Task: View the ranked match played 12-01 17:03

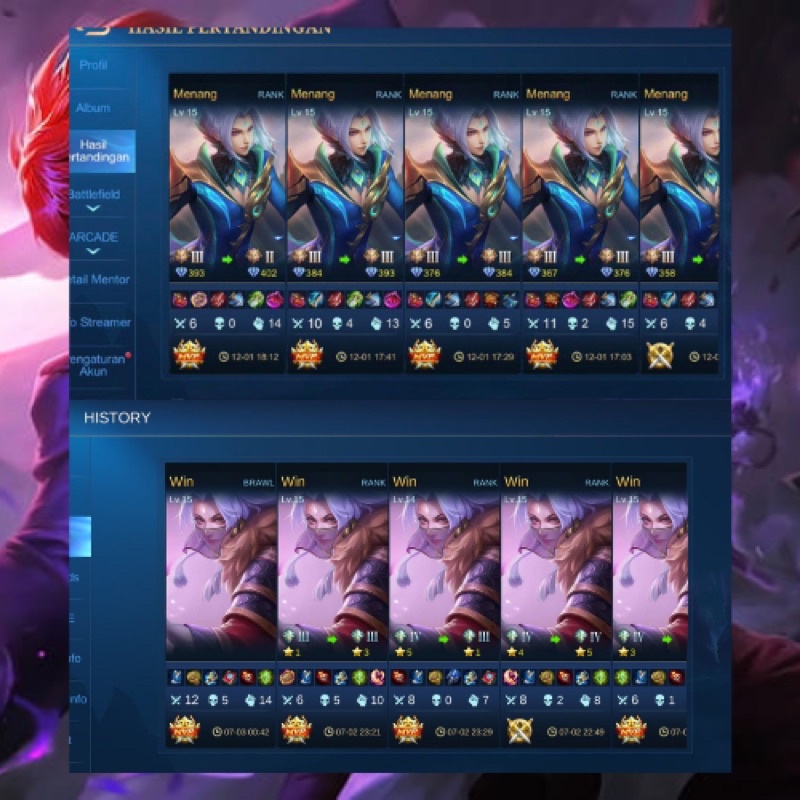Action: tap(580, 220)
